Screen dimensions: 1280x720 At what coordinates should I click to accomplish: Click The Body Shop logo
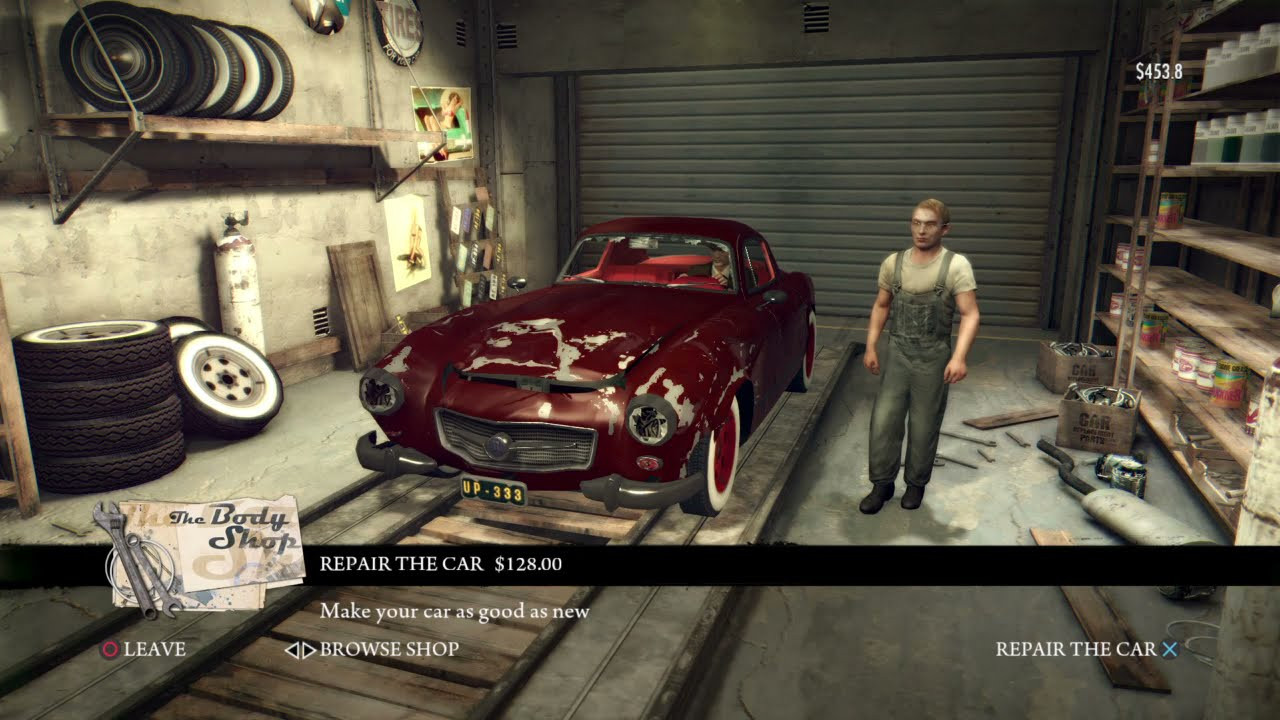coord(205,552)
